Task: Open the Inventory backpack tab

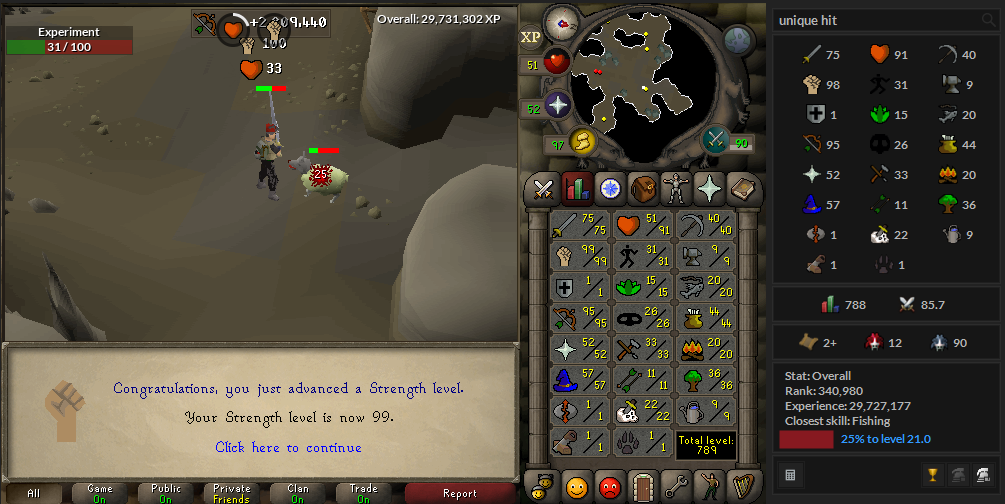Action: (x=642, y=188)
